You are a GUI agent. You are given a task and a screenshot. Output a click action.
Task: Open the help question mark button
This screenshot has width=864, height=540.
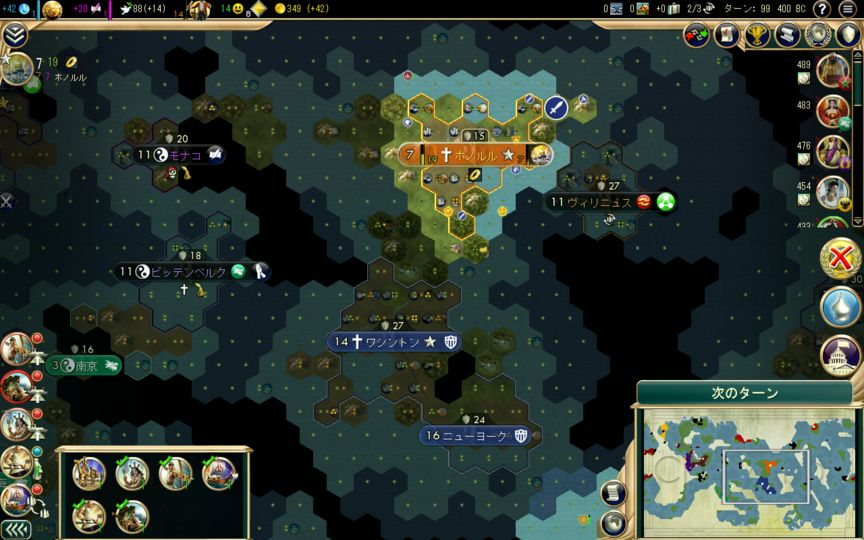[x=822, y=9]
